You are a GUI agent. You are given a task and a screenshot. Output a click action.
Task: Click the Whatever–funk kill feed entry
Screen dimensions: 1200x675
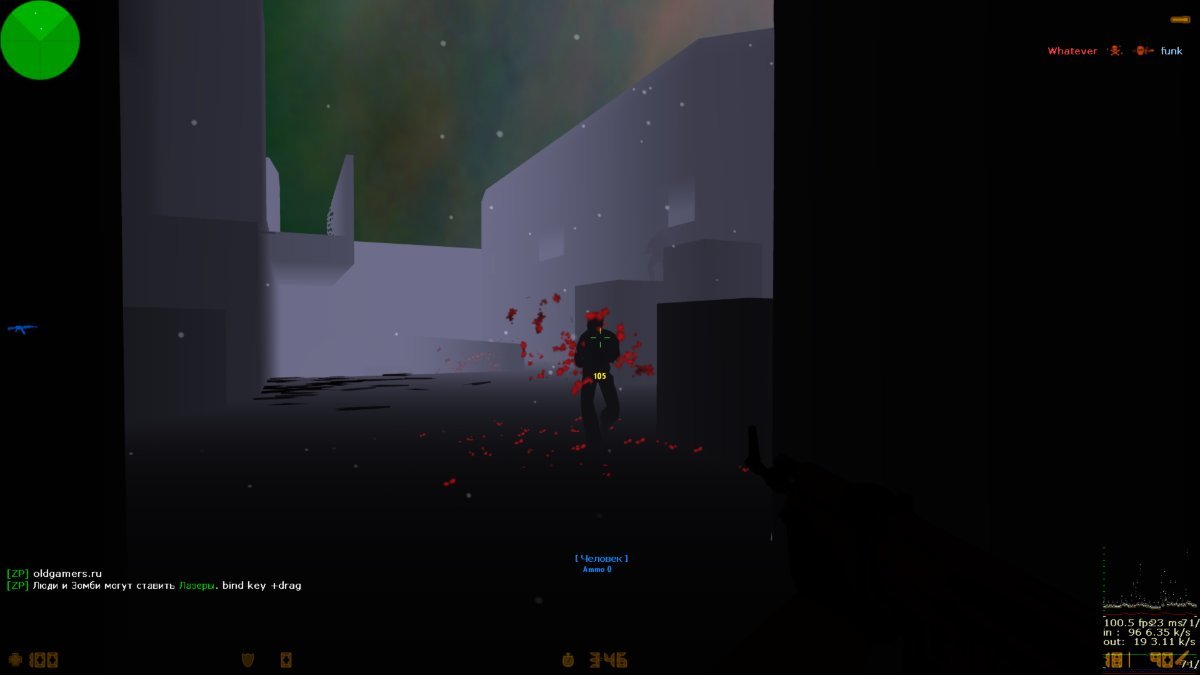click(1114, 51)
